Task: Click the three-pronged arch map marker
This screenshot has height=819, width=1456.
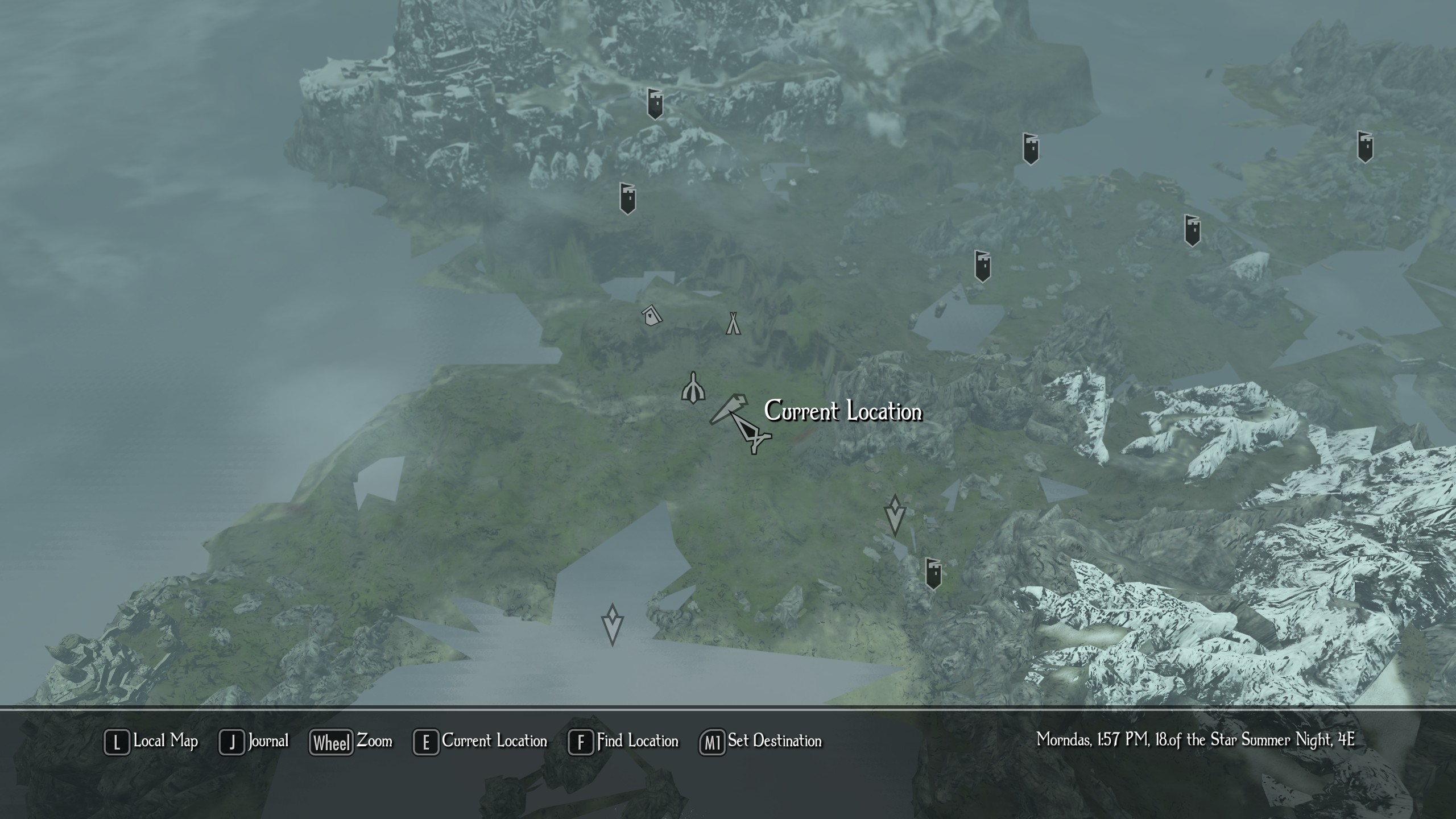Action: (x=693, y=389)
